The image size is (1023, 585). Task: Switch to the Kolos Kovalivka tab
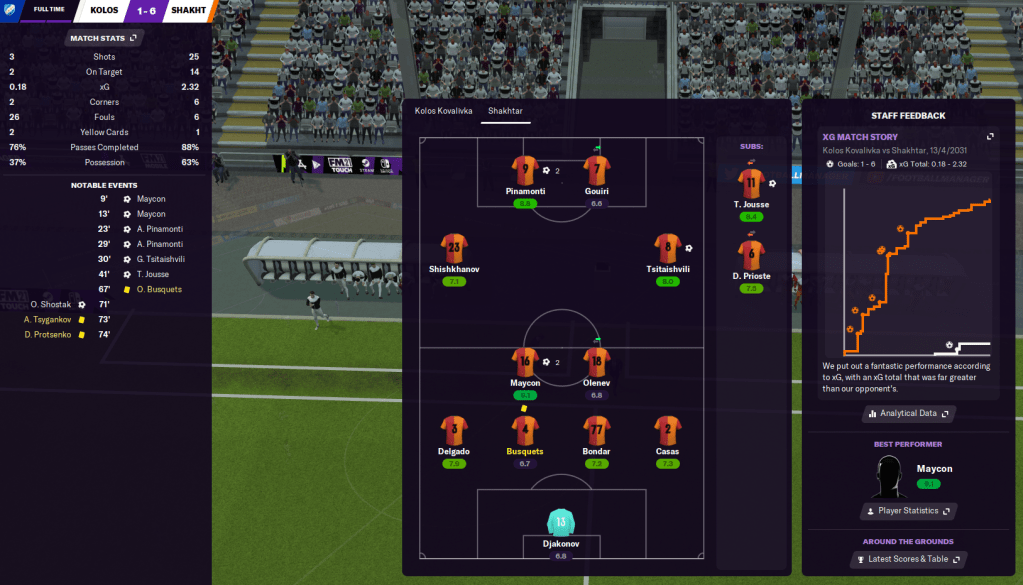(x=443, y=111)
